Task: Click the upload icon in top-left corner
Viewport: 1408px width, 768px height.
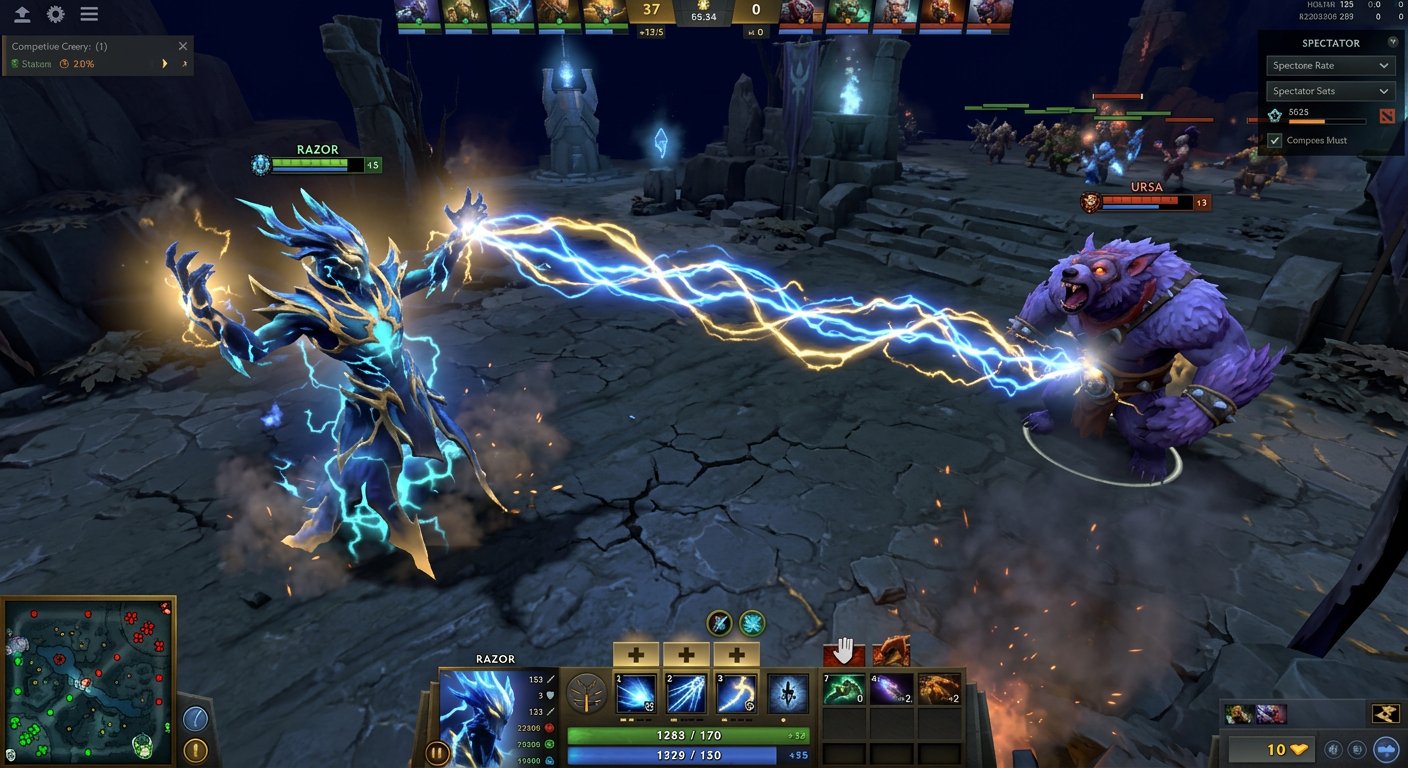Action: pos(21,14)
